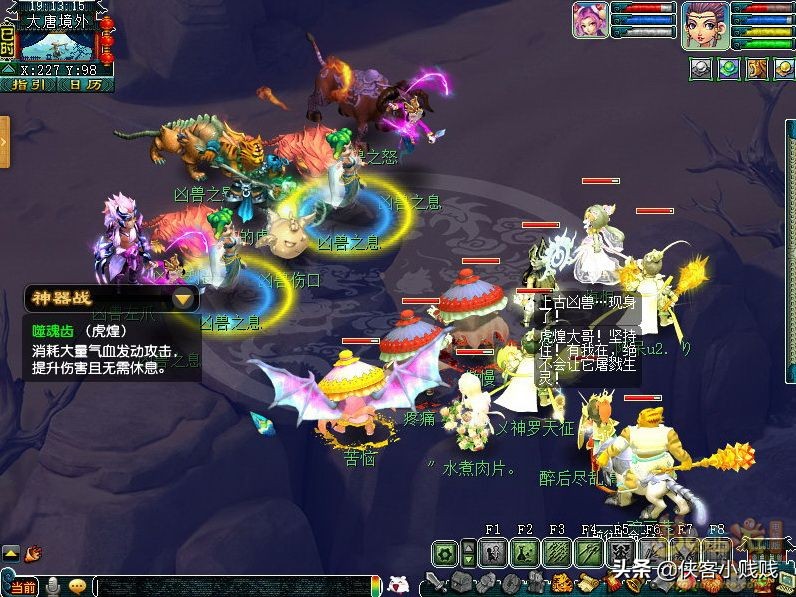Expand the left edge side panel tab
Image resolution: width=796 pixels, height=597 pixels.
click(x=4, y=142)
